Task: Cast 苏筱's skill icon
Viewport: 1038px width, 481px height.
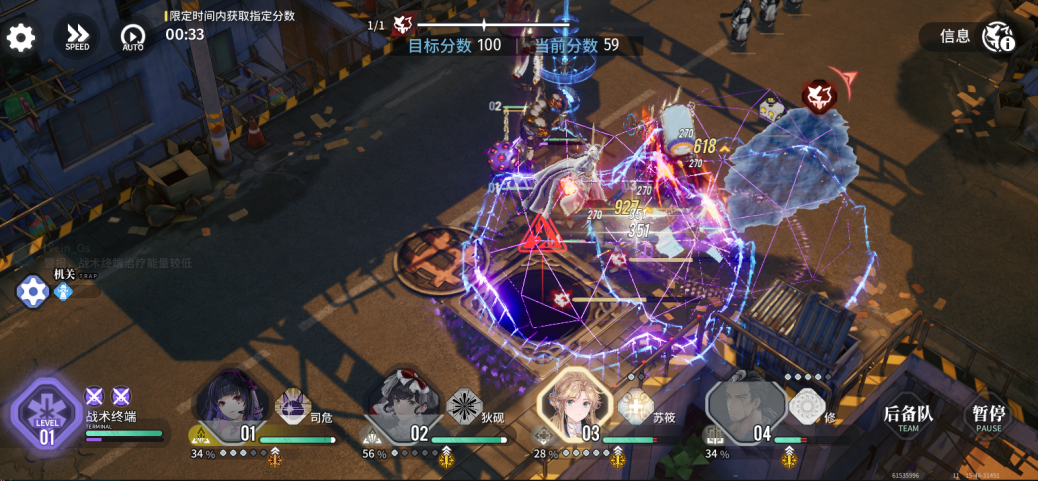Action: click(635, 407)
